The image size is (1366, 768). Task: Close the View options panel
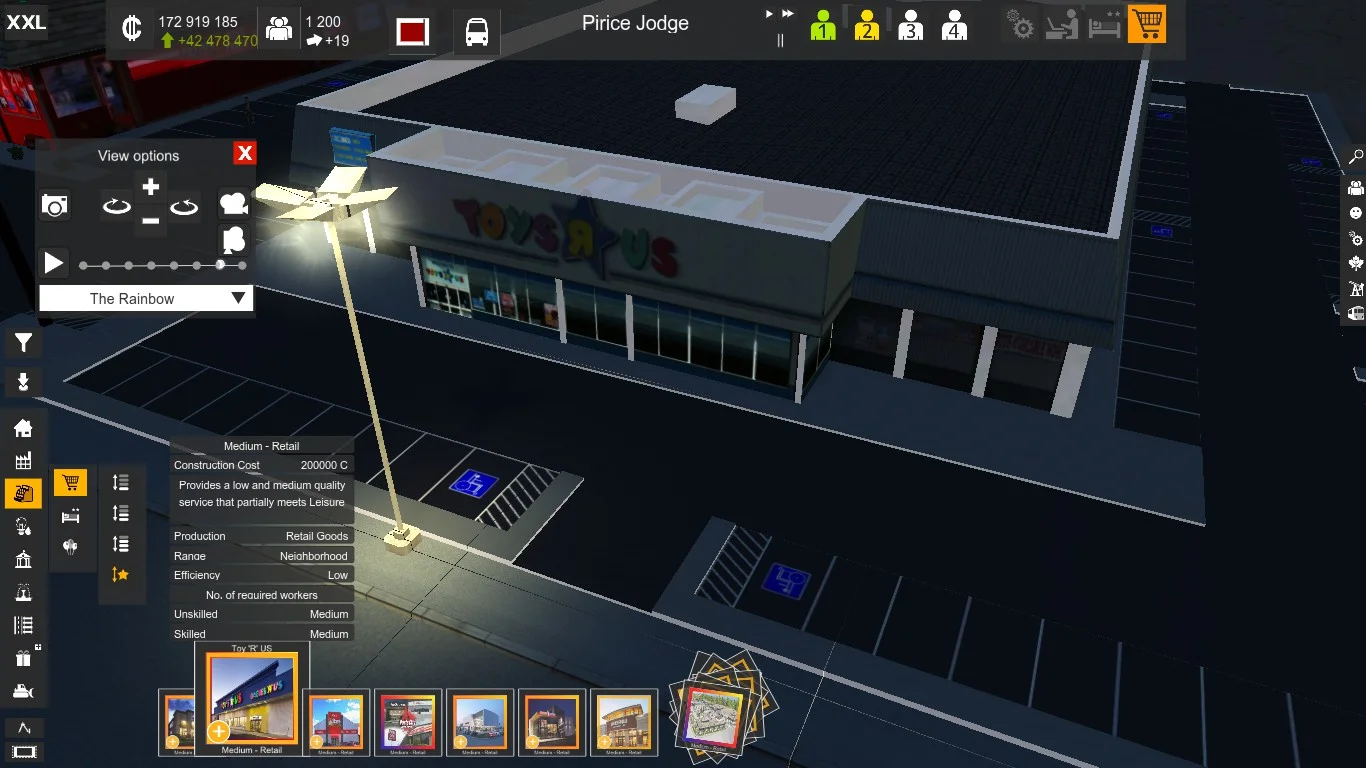click(244, 153)
